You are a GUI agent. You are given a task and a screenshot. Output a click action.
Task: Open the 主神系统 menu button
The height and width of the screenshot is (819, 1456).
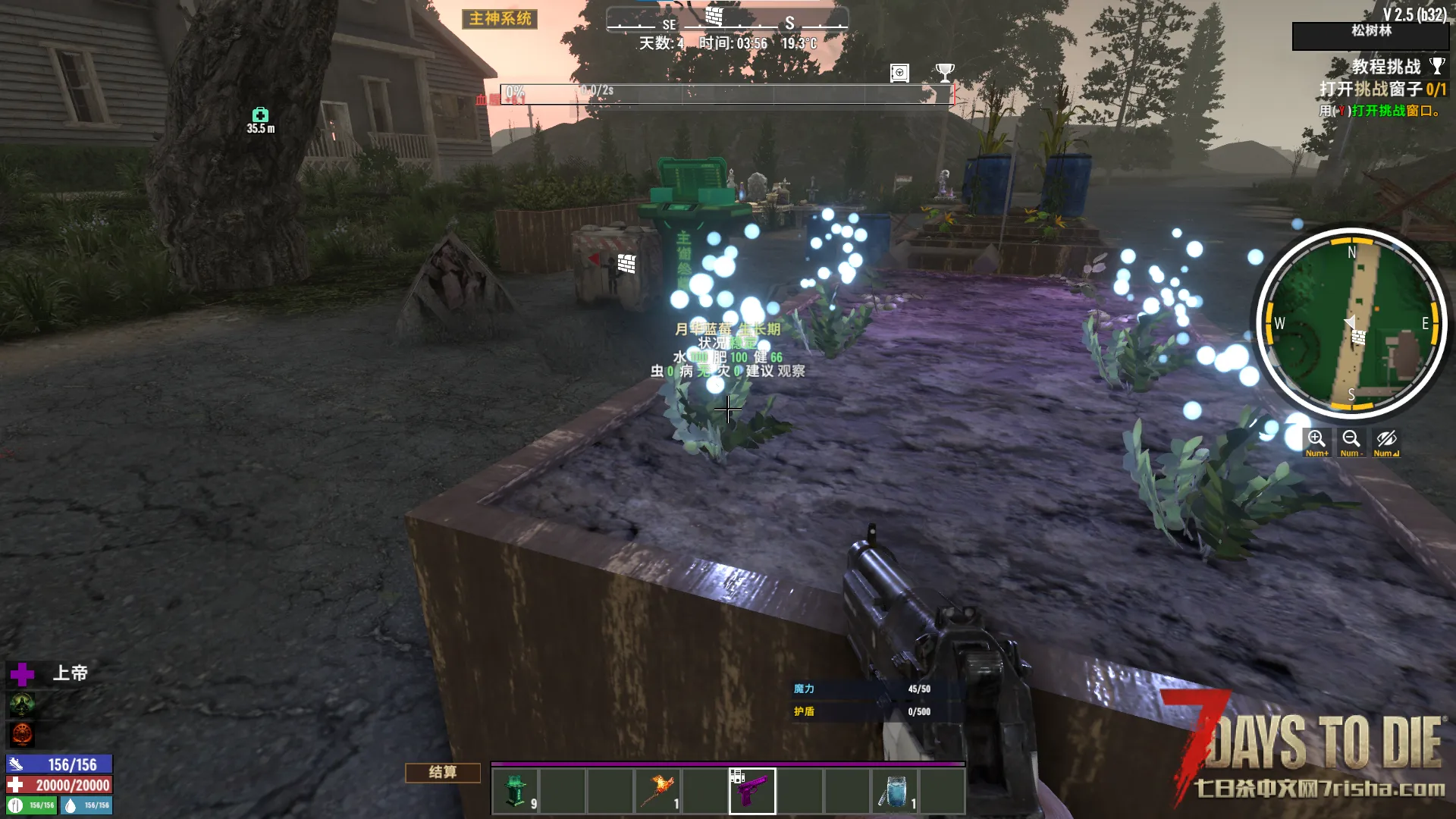(500, 19)
